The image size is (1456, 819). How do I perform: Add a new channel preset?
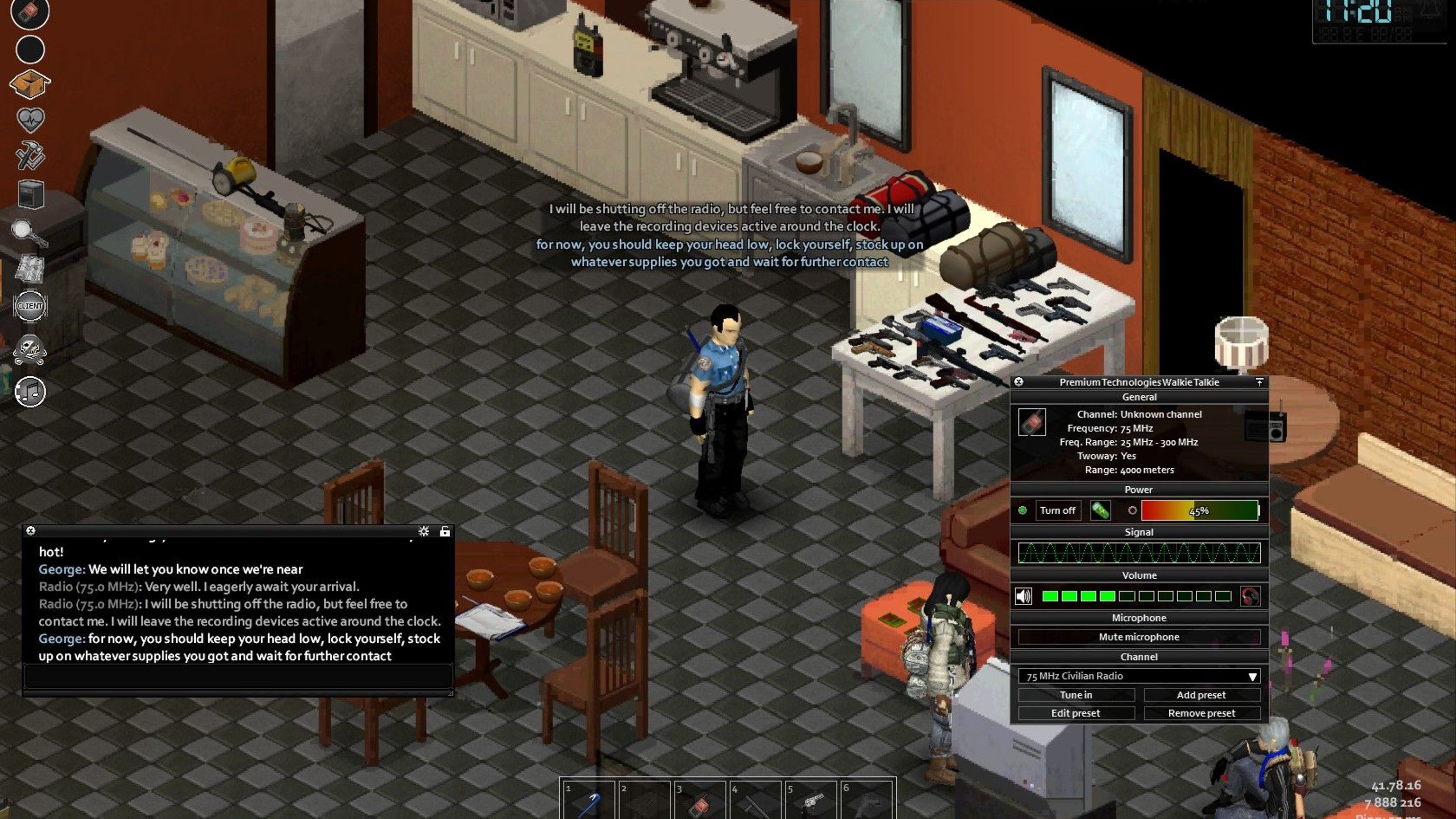[1201, 695]
